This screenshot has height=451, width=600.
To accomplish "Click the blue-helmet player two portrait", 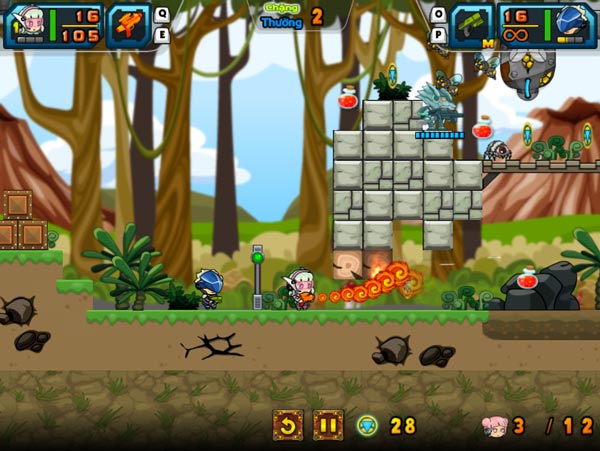I will [572, 24].
